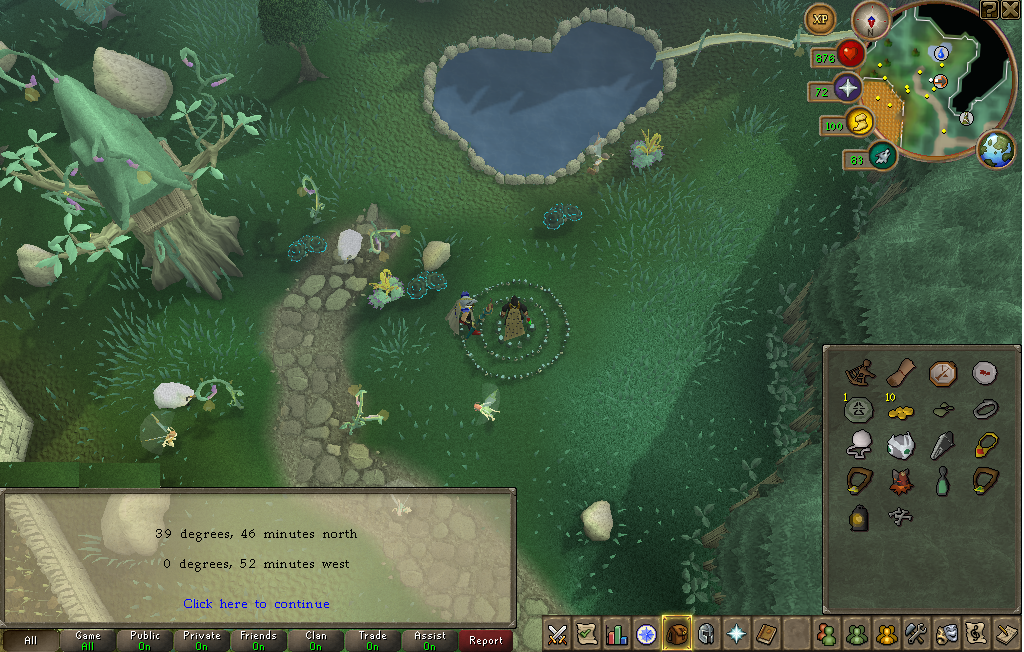
Task: Open help with the question mark button
Action: (989, 9)
